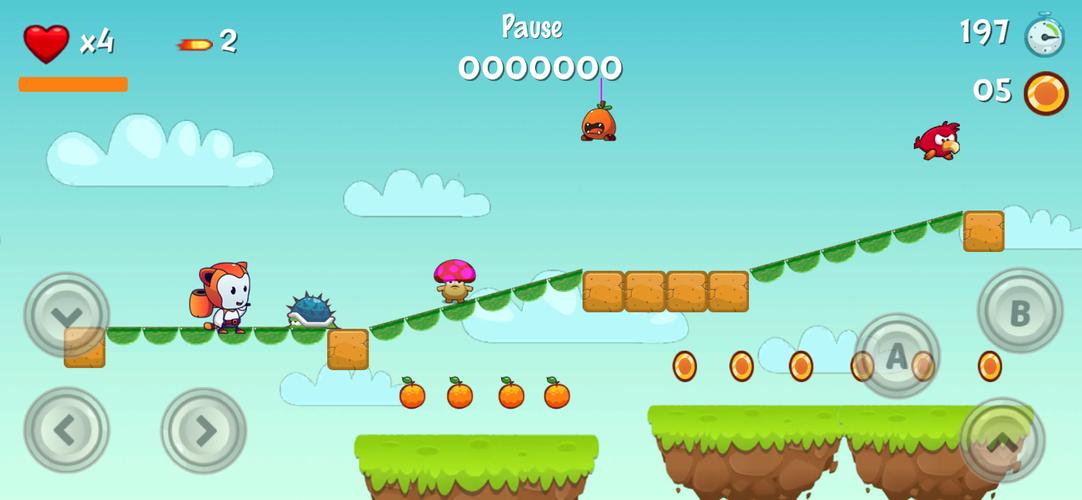Tap the up arrow jump button

(1002, 440)
